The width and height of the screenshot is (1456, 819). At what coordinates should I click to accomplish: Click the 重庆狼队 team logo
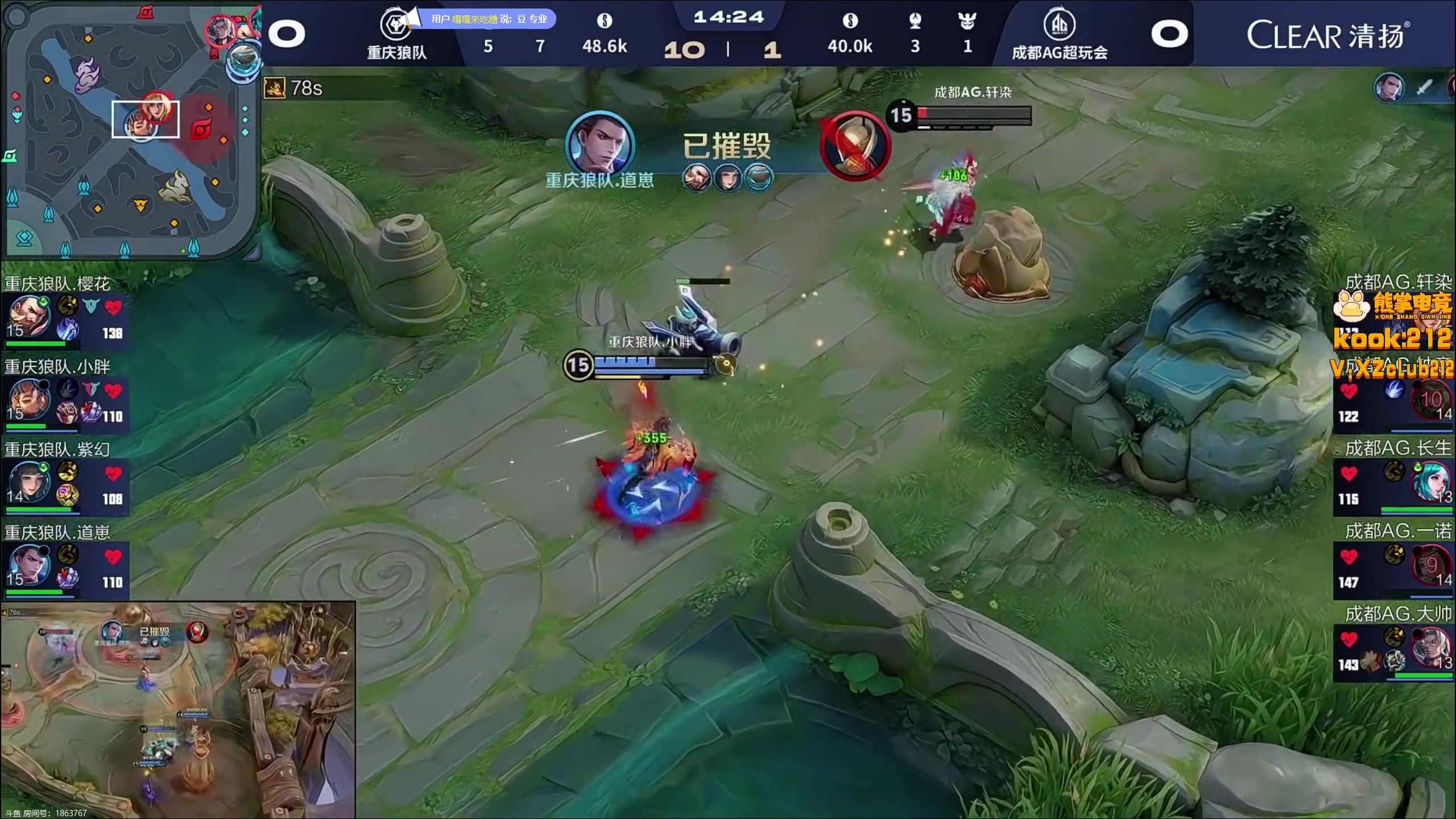pos(395,24)
